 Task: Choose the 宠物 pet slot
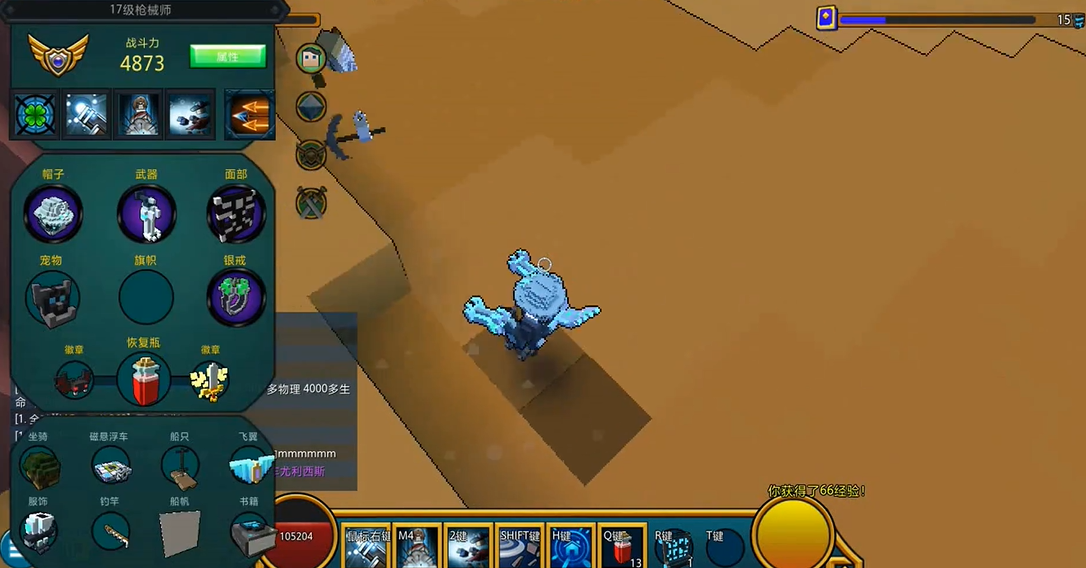(53, 298)
